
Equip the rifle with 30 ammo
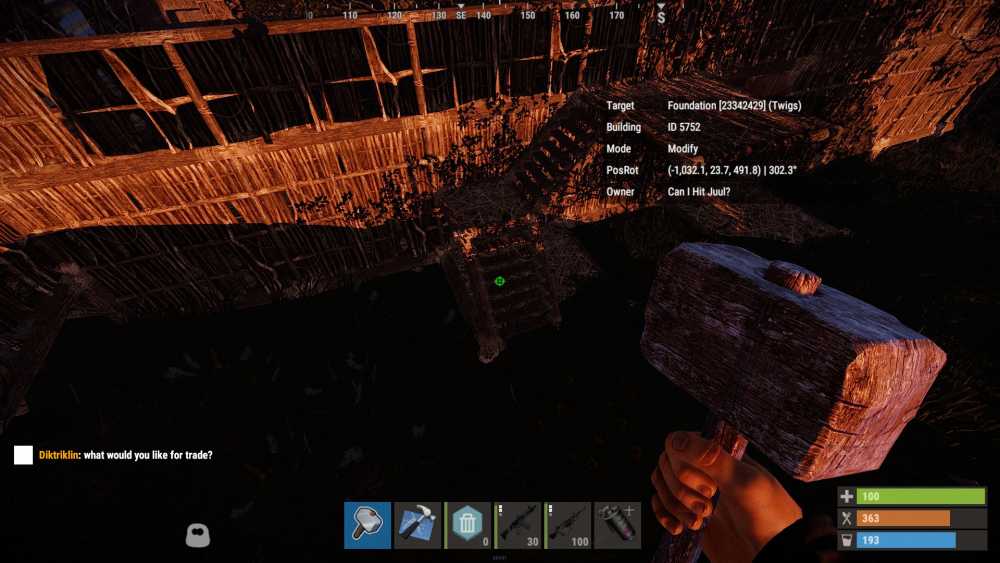(518, 525)
